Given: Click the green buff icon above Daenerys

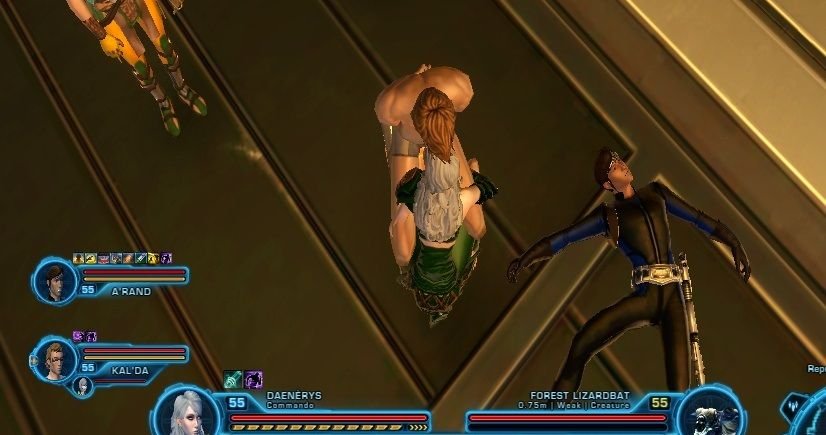Looking at the screenshot, I should (x=233, y=379).
